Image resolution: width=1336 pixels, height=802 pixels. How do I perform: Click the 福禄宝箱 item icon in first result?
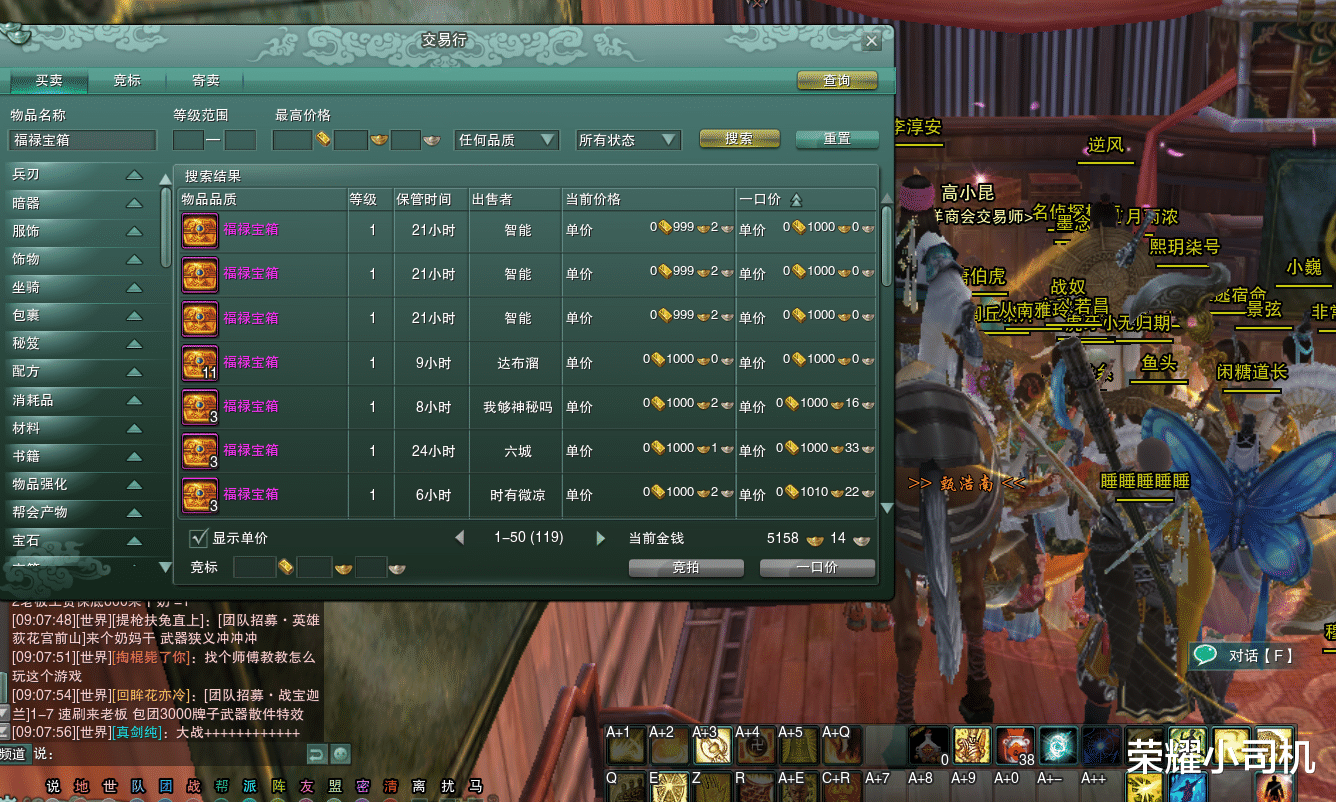tap(199, 231)
